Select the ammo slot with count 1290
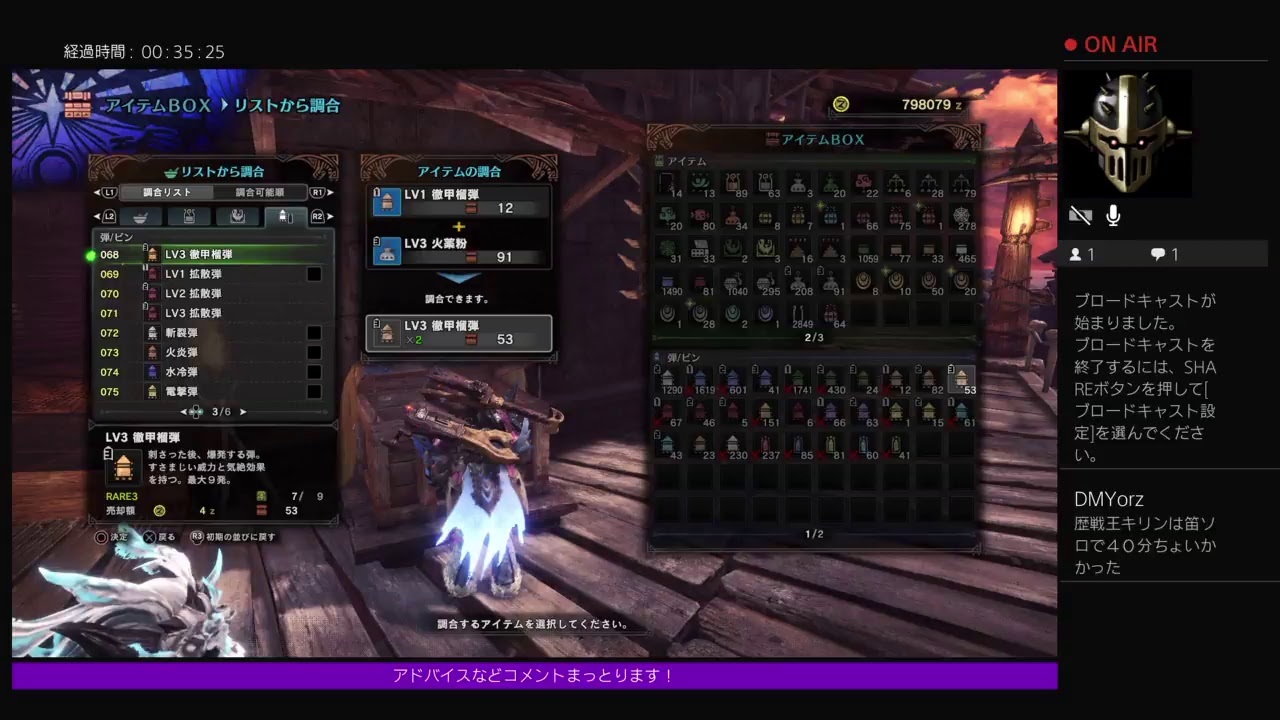The image size is (1280, 720). pos(667,380)
